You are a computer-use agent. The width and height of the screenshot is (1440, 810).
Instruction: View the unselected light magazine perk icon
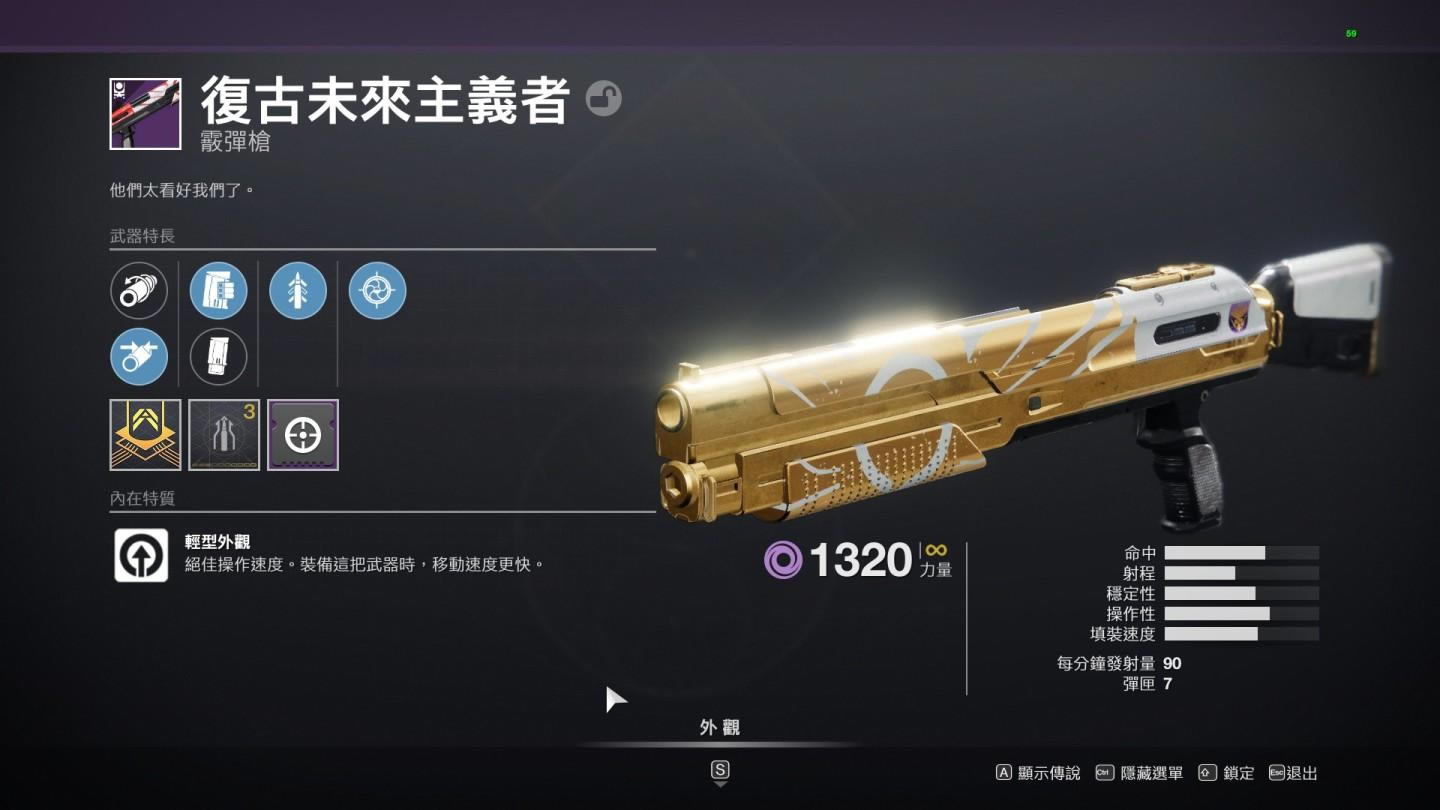click(219, 357)
